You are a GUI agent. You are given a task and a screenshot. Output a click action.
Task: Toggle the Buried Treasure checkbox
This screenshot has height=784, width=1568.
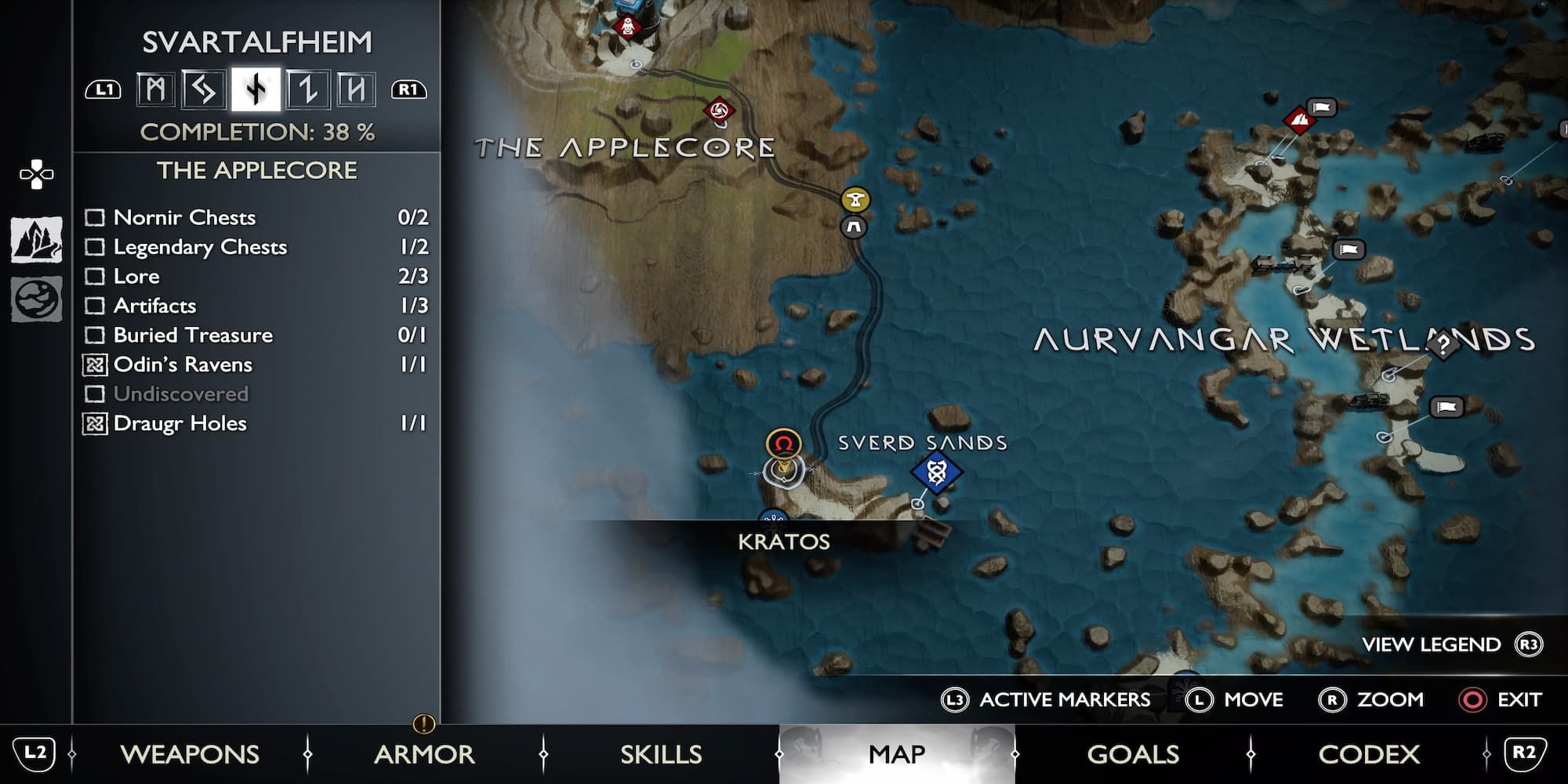(x=94, y=336)
